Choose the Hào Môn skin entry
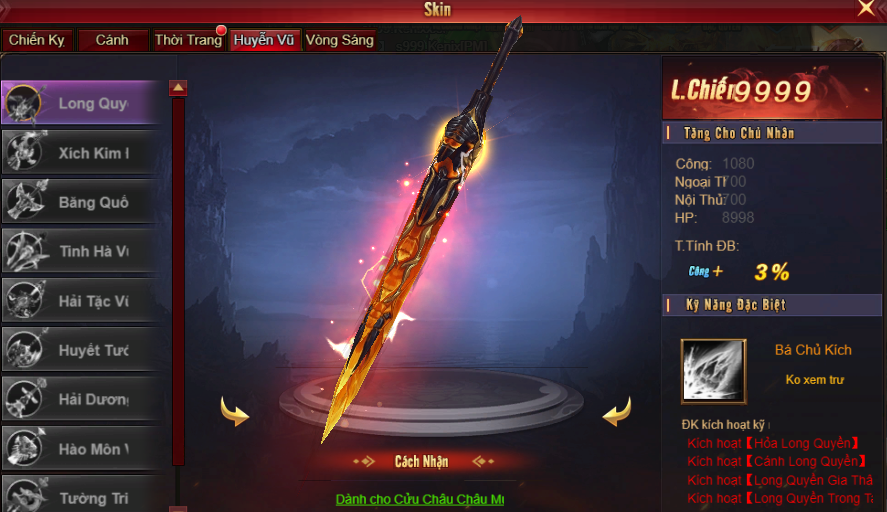 point(80,449)
